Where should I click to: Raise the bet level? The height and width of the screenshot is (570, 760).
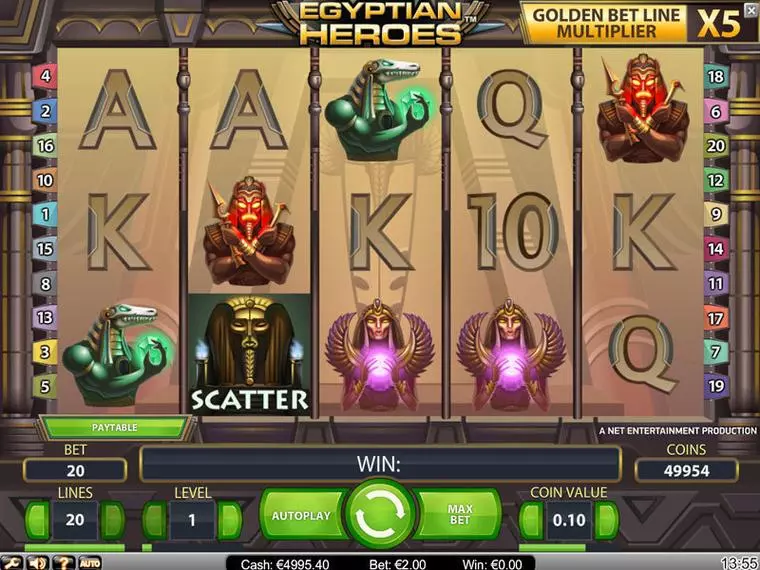click(x=230, y=521)
